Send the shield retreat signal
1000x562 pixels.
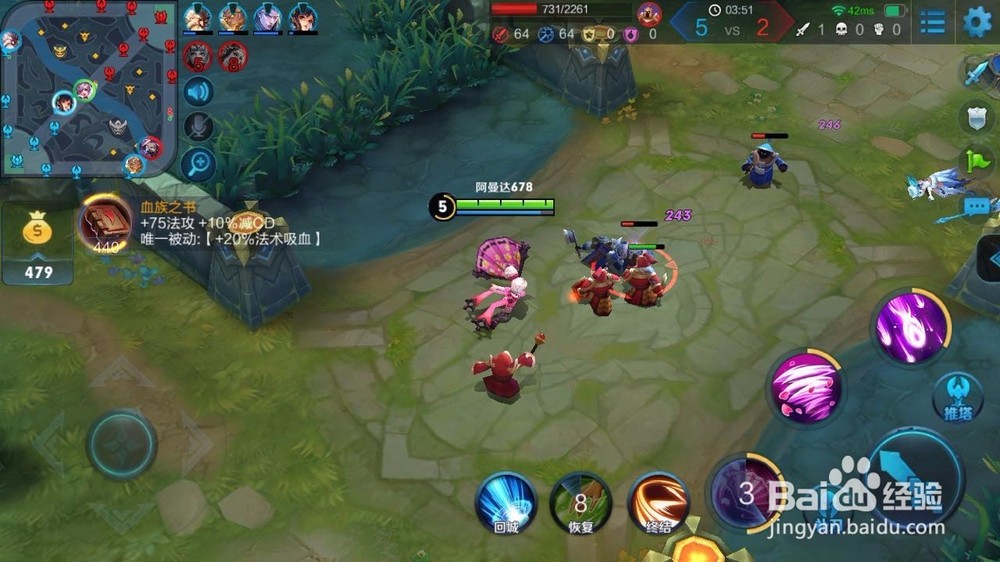coord(977,117)
